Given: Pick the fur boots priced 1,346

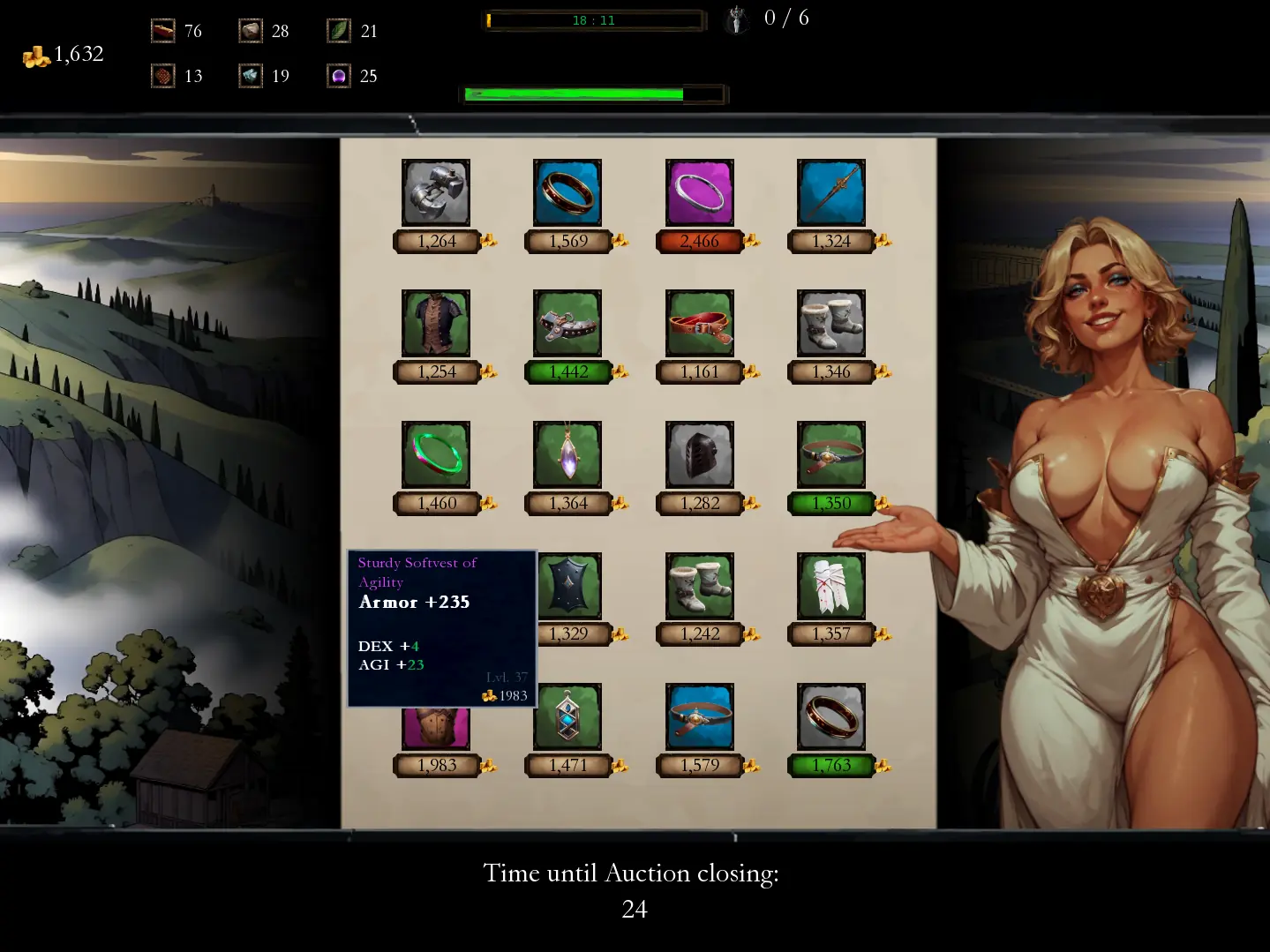Looking at the screenshot, I should (831, 323).
